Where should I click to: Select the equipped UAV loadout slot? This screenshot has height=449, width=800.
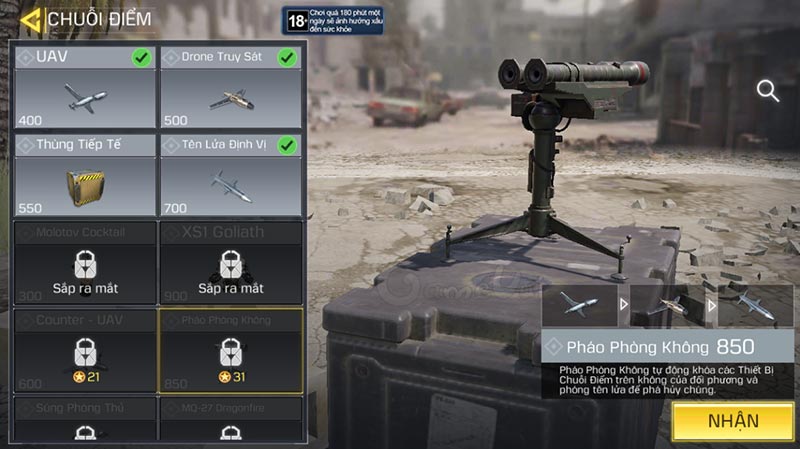[581, 305]
